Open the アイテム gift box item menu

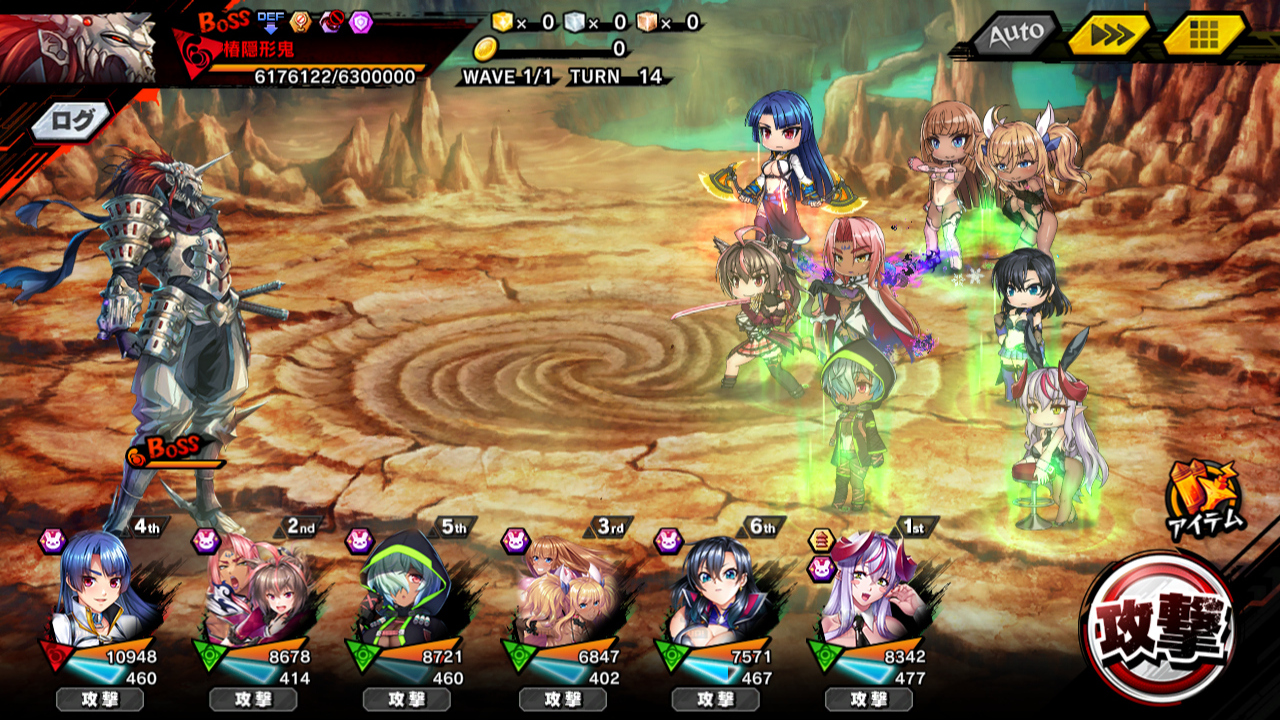(x=1204, y=497)
